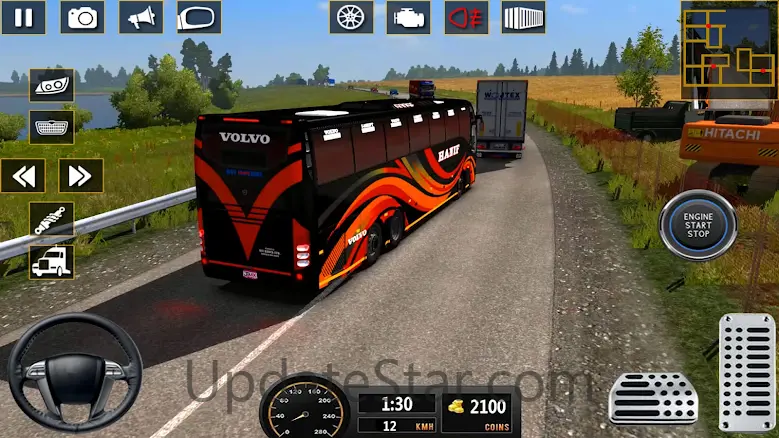
Task: Sound the horn with the megaphone button
Action: (x=141, y=17)
